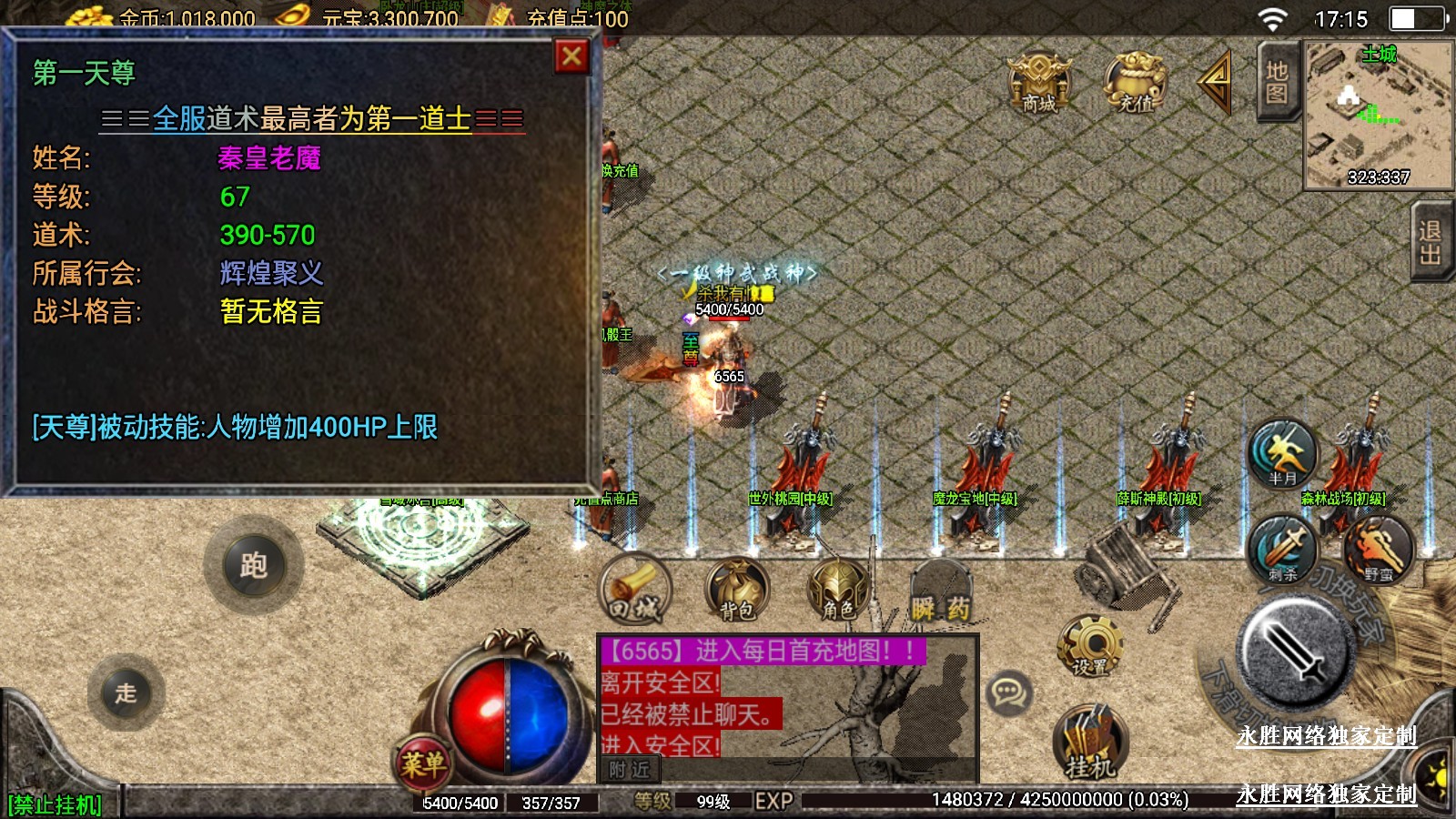Activate the 野蛮 charge skill
The height and width of the screenshot is (819, 1456).
(x=1378, y=548)
